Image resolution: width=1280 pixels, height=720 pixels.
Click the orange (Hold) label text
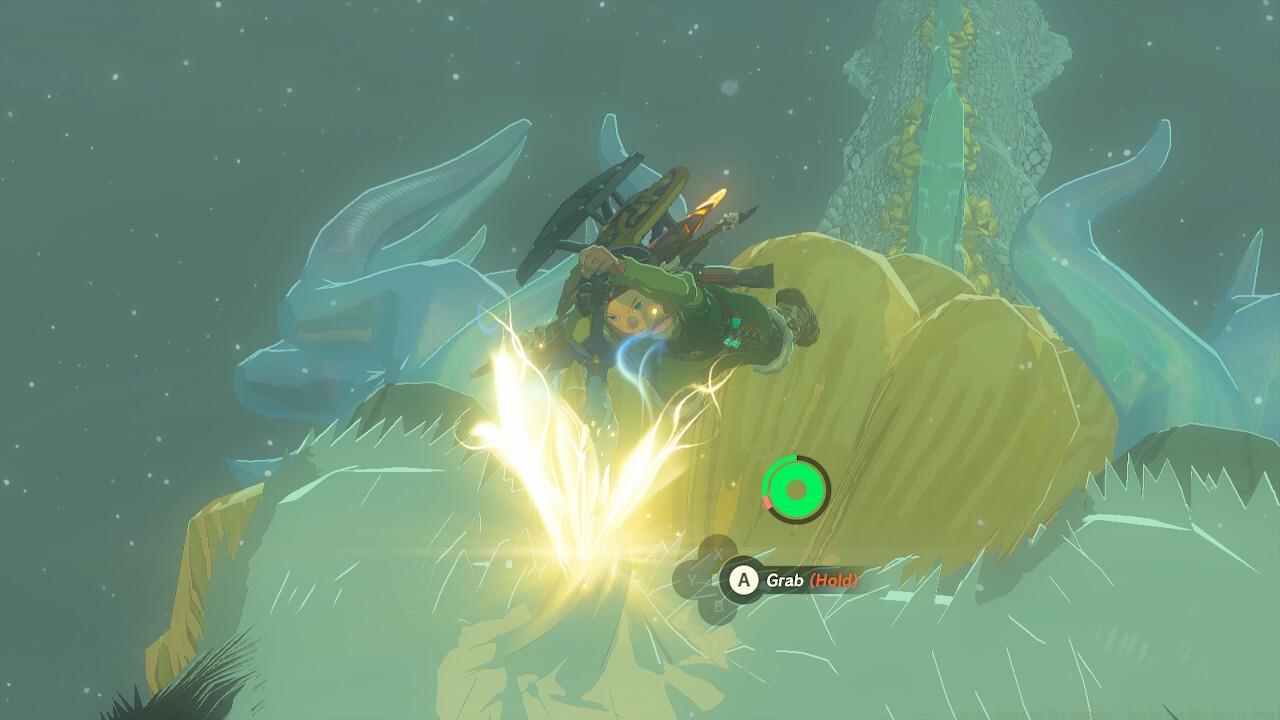(x=833, y=580)
